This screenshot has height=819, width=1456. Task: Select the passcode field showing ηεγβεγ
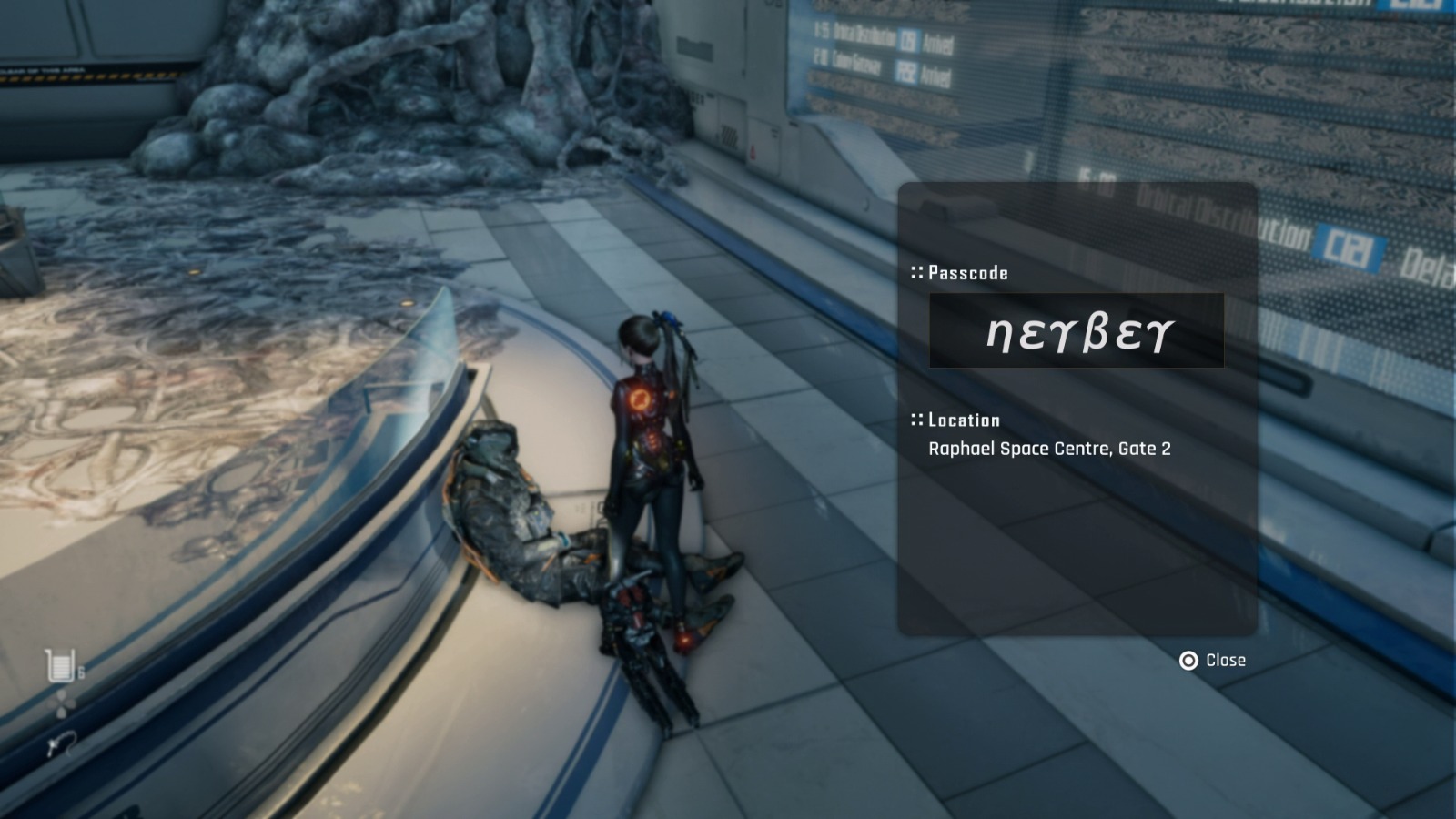tap(1077, 332)
